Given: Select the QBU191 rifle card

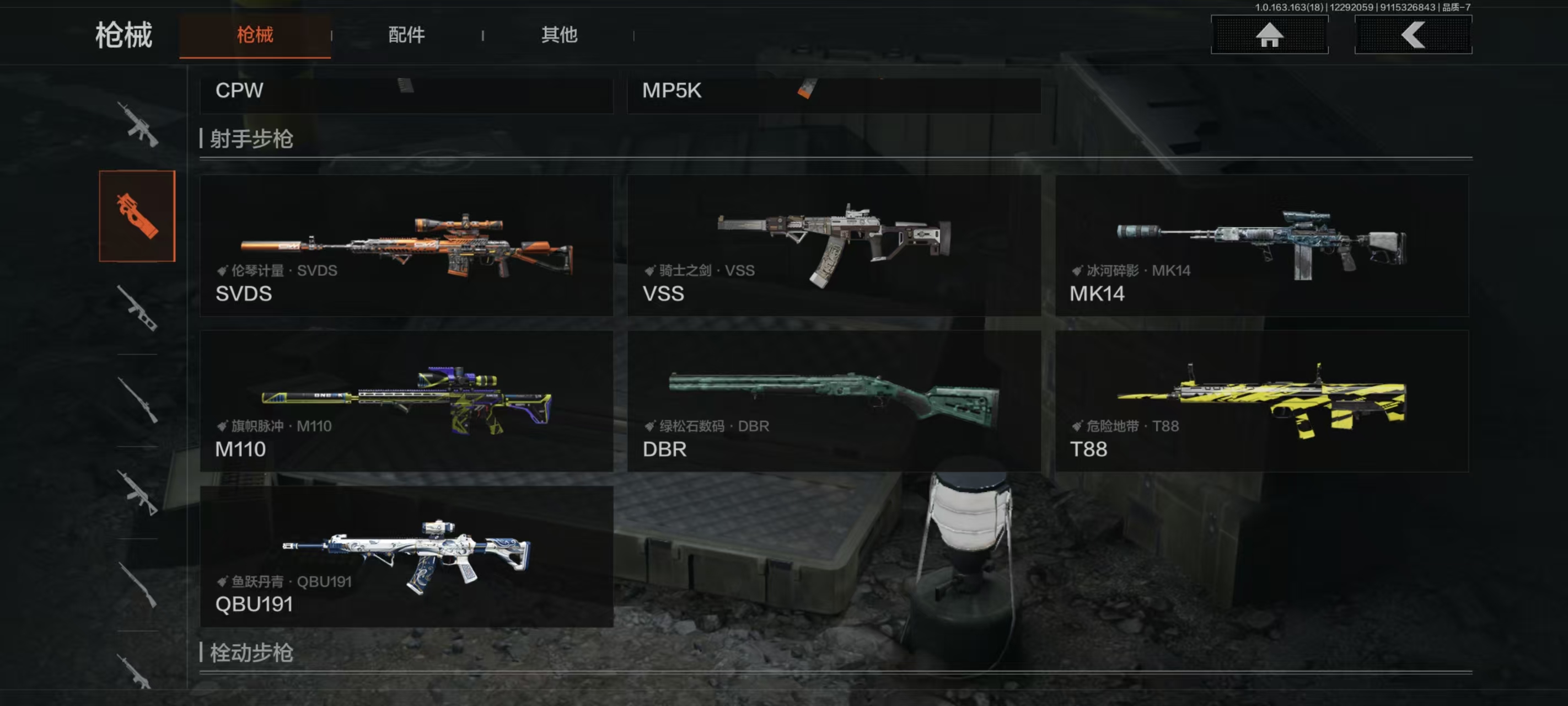Looking at the screenshot, I should (x=406, y=556).
